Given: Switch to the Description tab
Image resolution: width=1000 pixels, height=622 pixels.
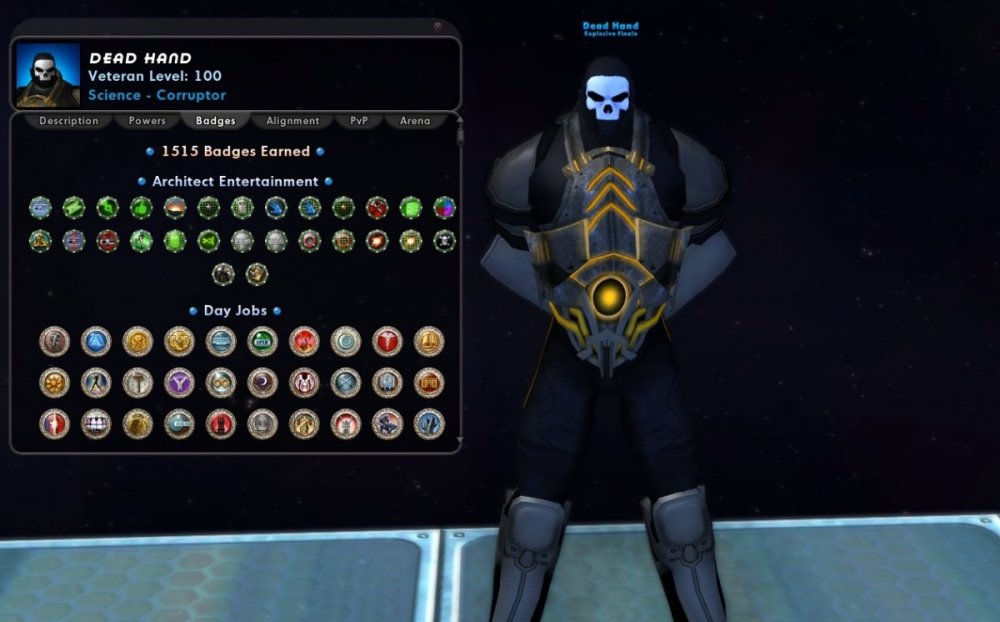Looking at the screenshot, I should 69,121.
